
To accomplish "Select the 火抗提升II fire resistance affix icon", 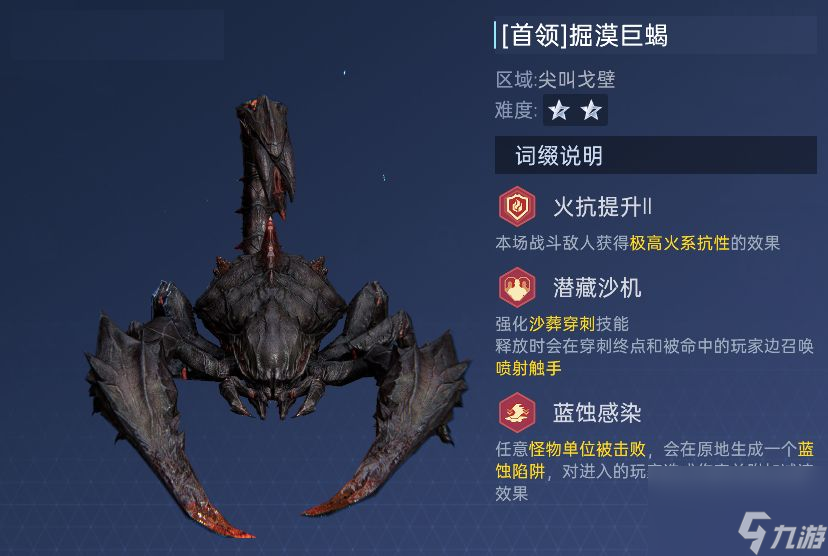I will point(517,207).
